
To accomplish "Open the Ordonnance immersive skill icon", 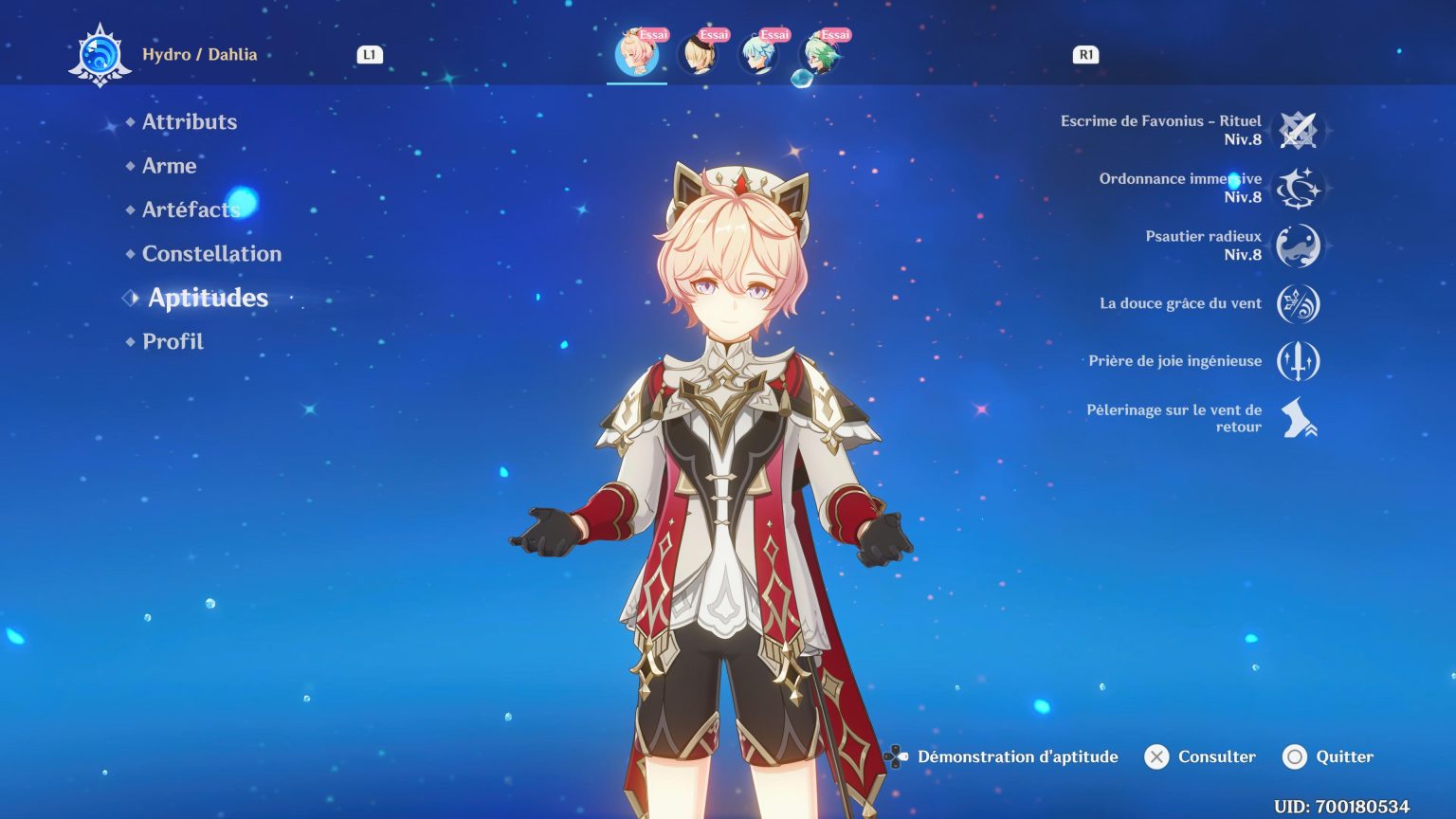I will tap(1298, 188).
